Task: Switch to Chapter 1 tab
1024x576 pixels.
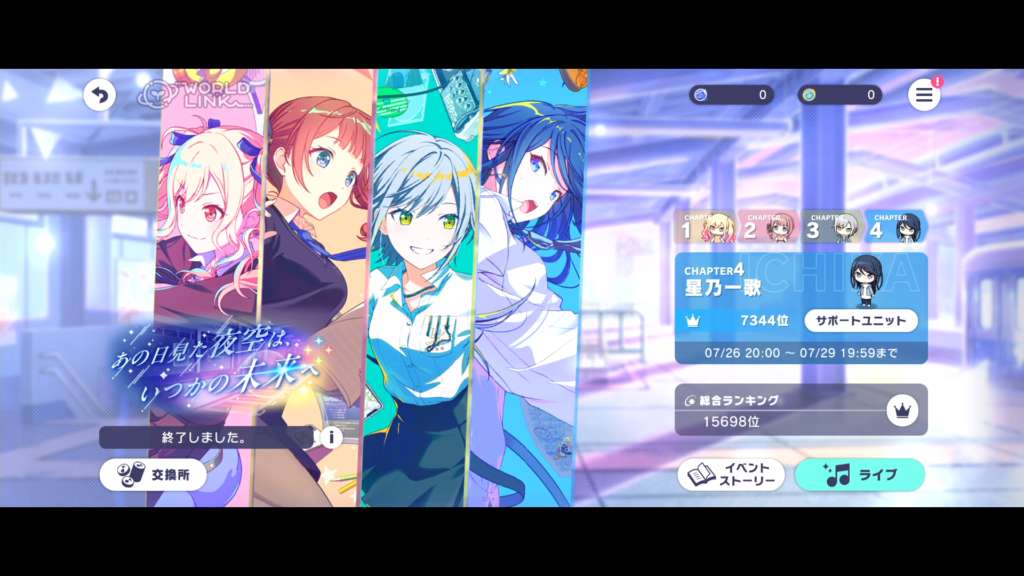Action: pyautogui.click(x=707, y=228)
